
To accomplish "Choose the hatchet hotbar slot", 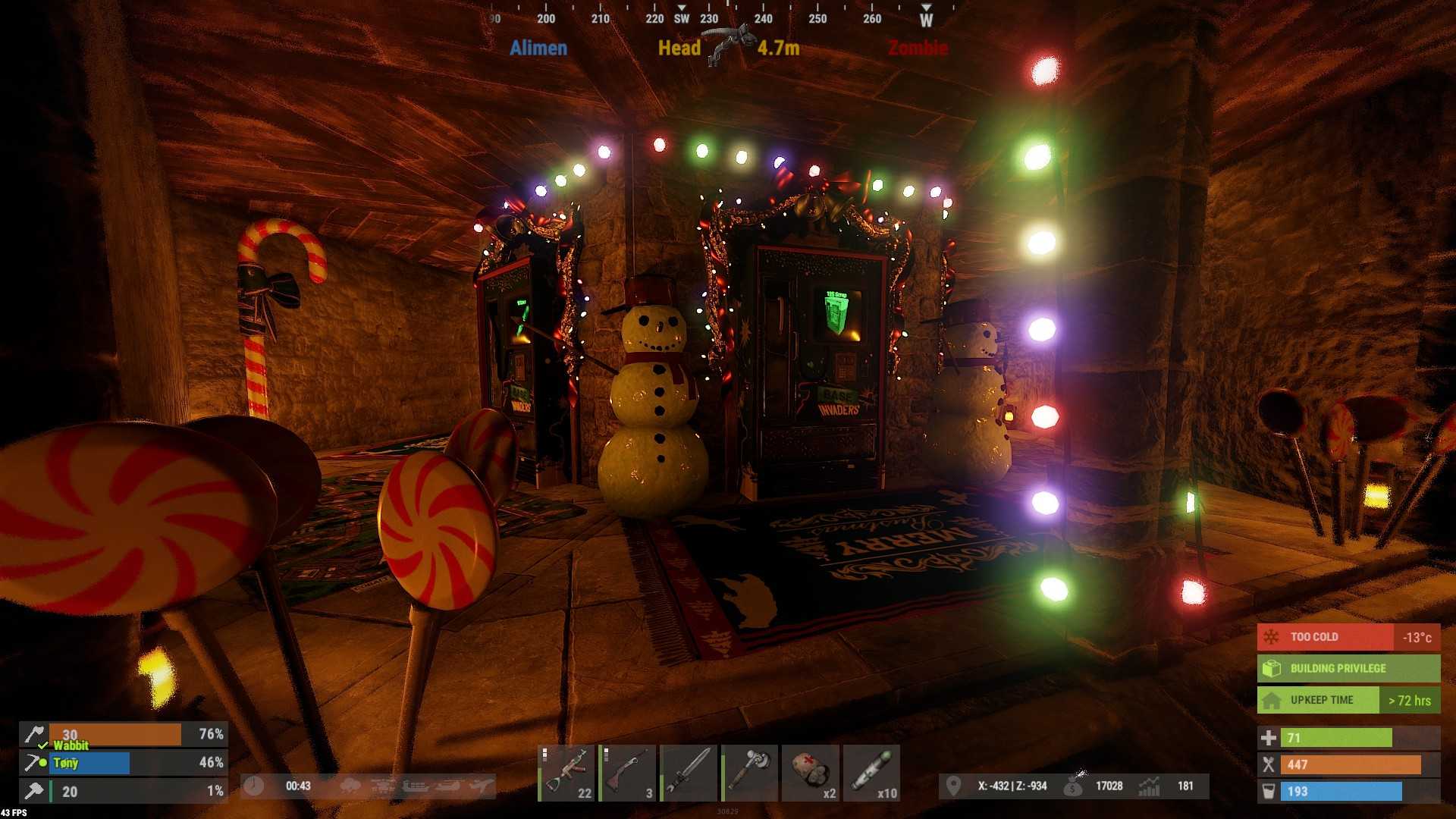I will click(750, 773).
